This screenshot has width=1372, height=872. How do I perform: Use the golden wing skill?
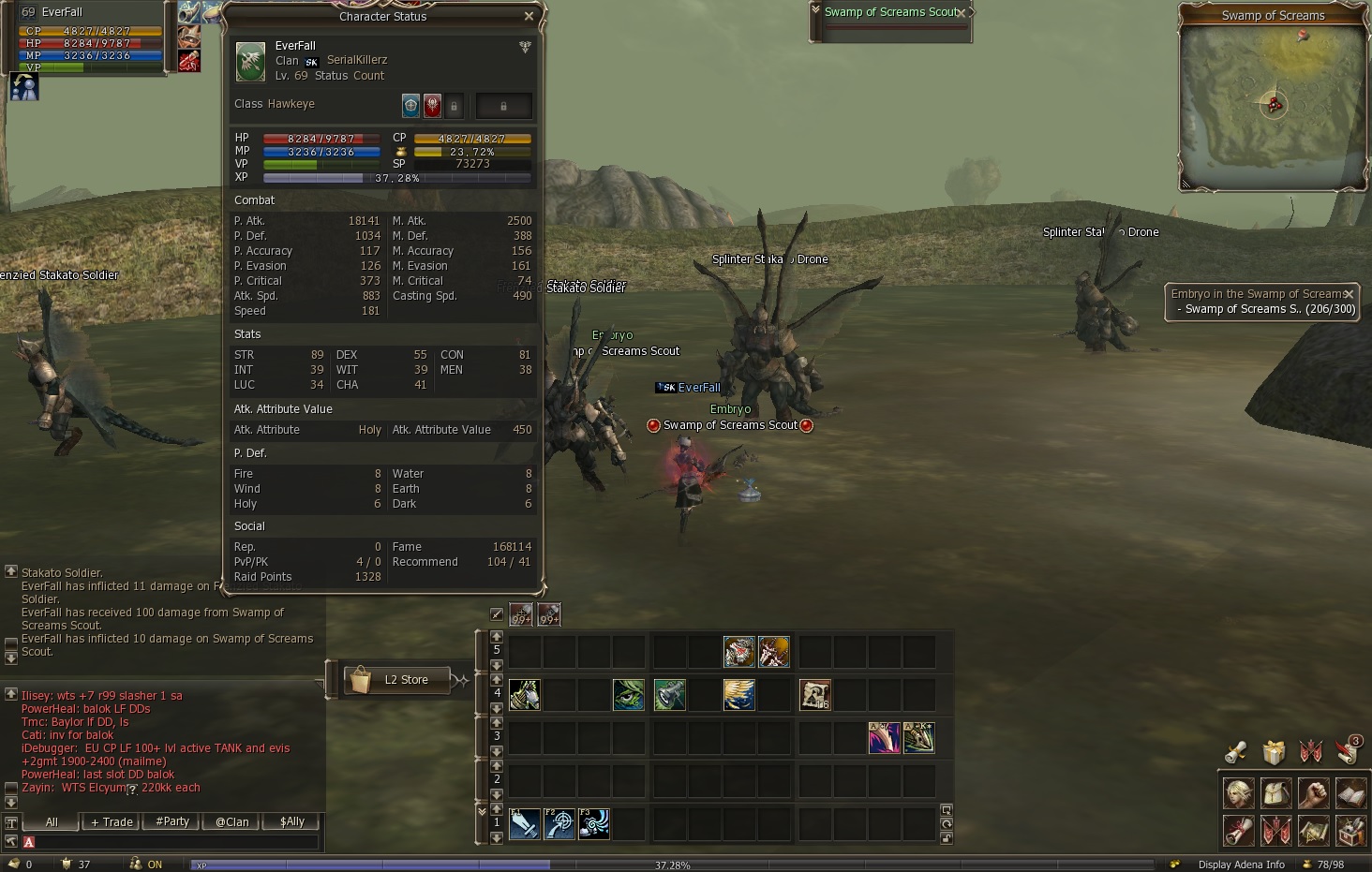coord(739,694)
